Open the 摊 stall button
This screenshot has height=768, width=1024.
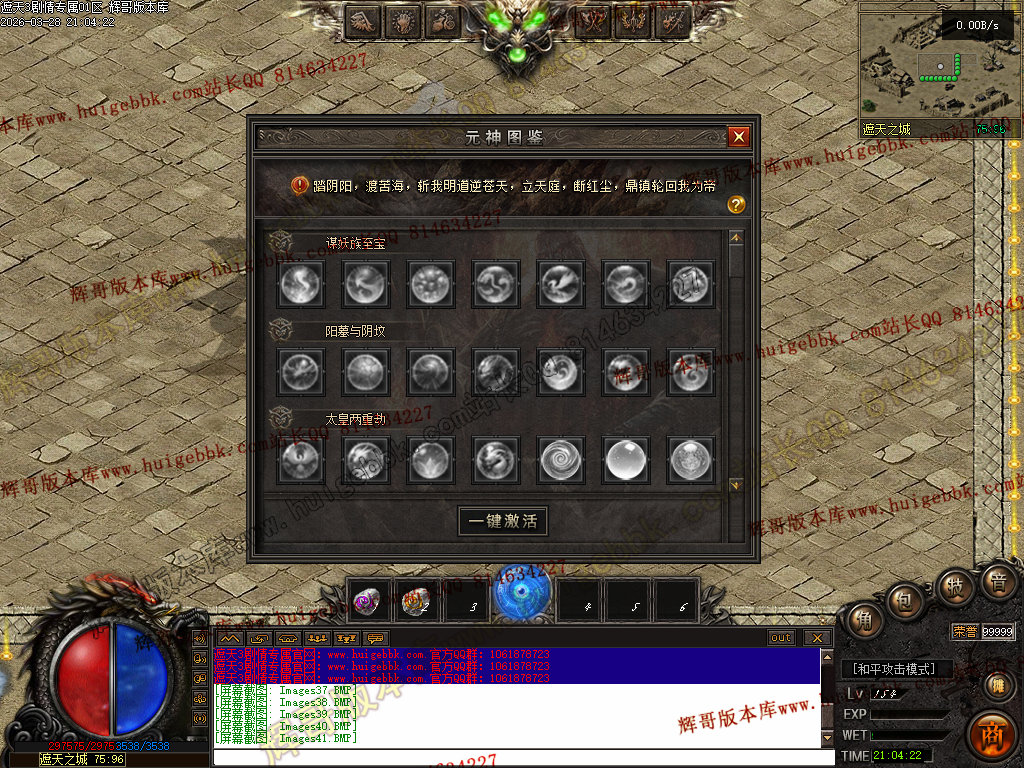pos(997,685)
